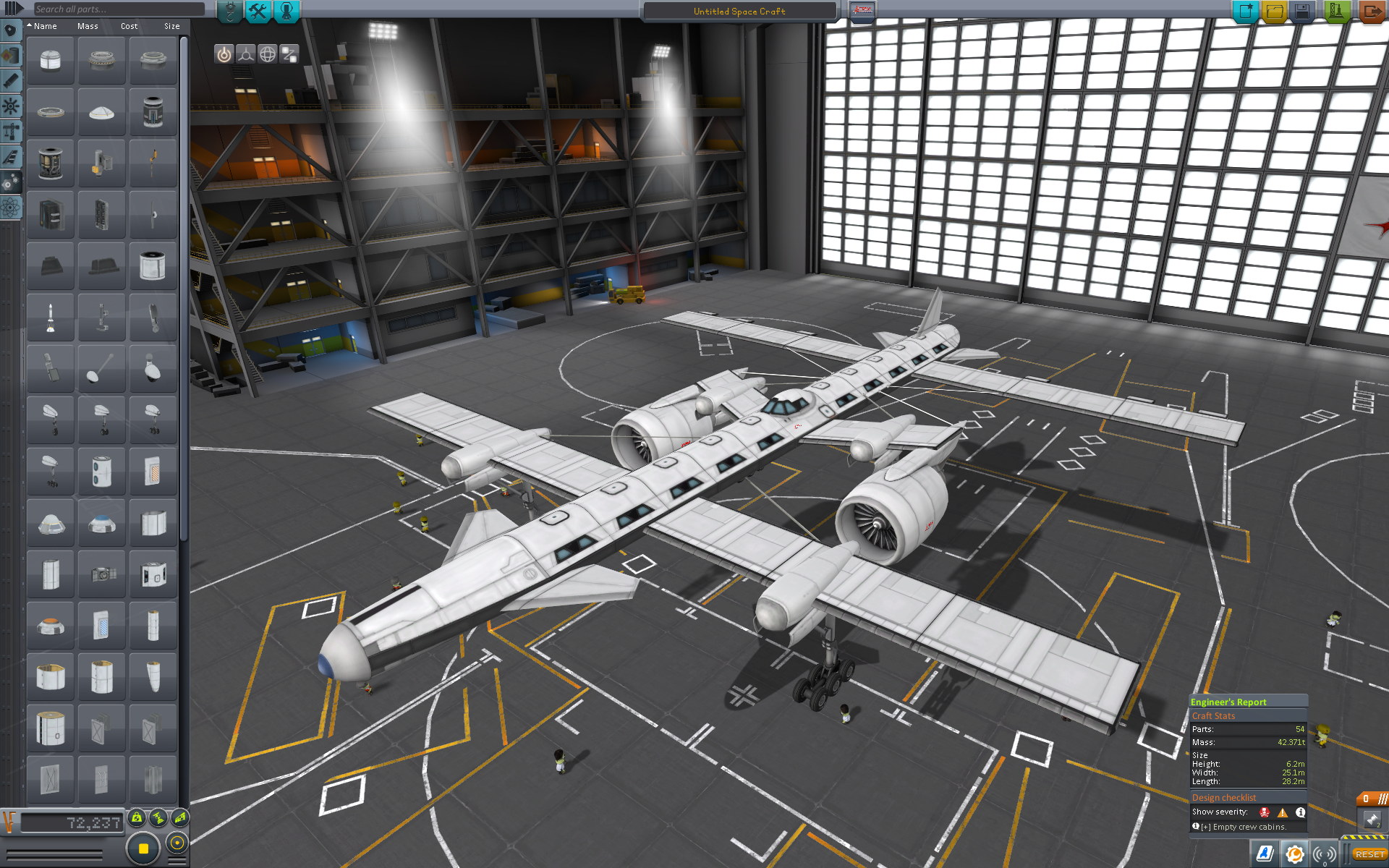Save the craft with the floppy disk
1389x868 pixels.
(x=1302, y=12)
